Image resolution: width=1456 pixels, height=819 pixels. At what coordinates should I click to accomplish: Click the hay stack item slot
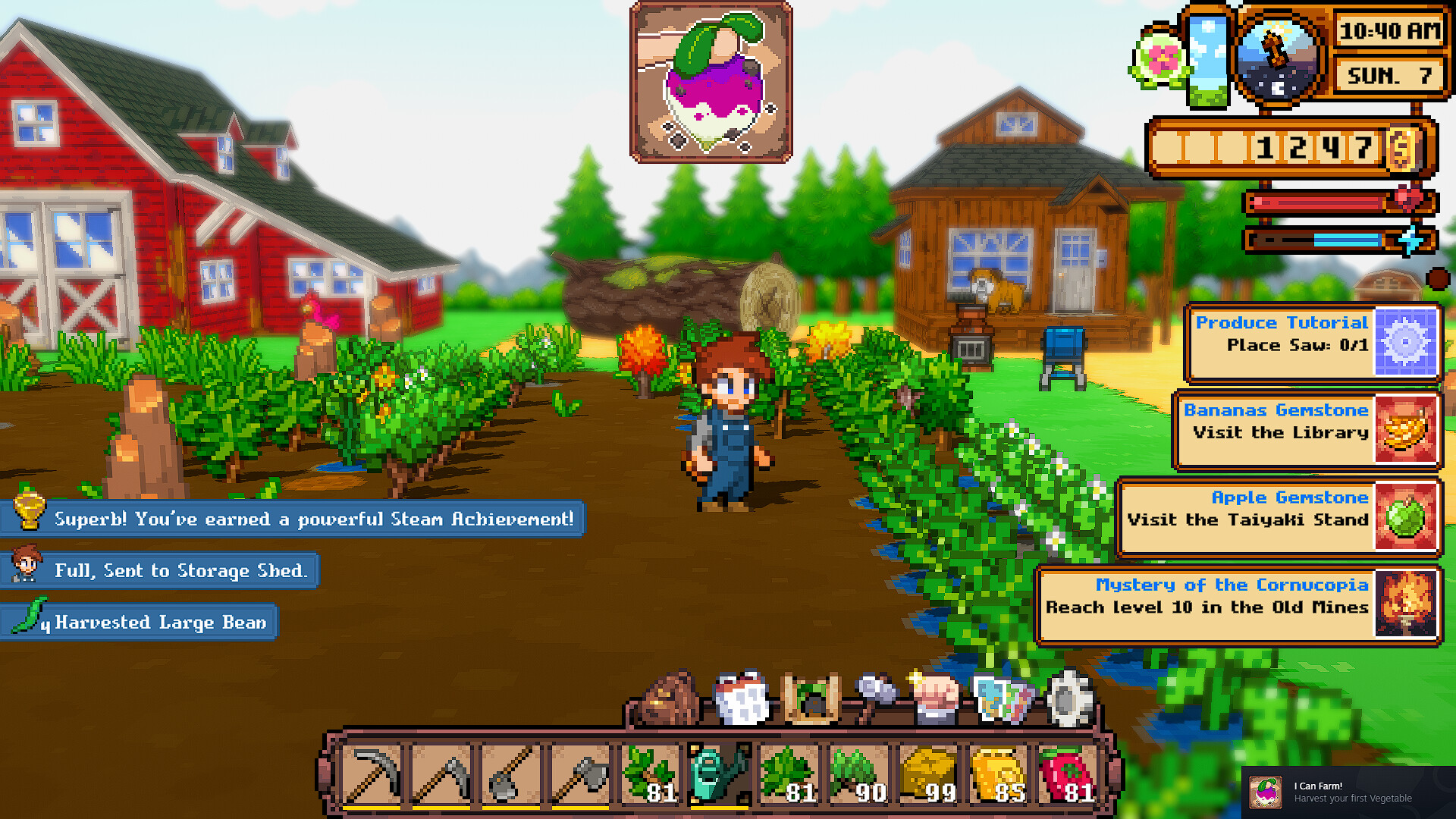point(928,773)
